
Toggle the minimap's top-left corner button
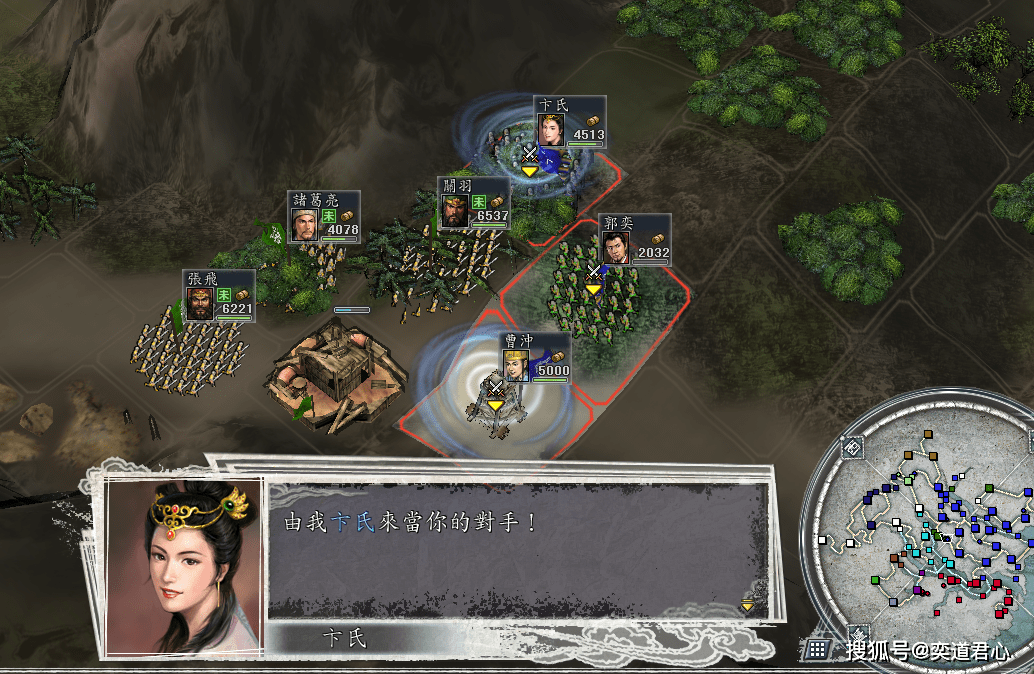852,447
